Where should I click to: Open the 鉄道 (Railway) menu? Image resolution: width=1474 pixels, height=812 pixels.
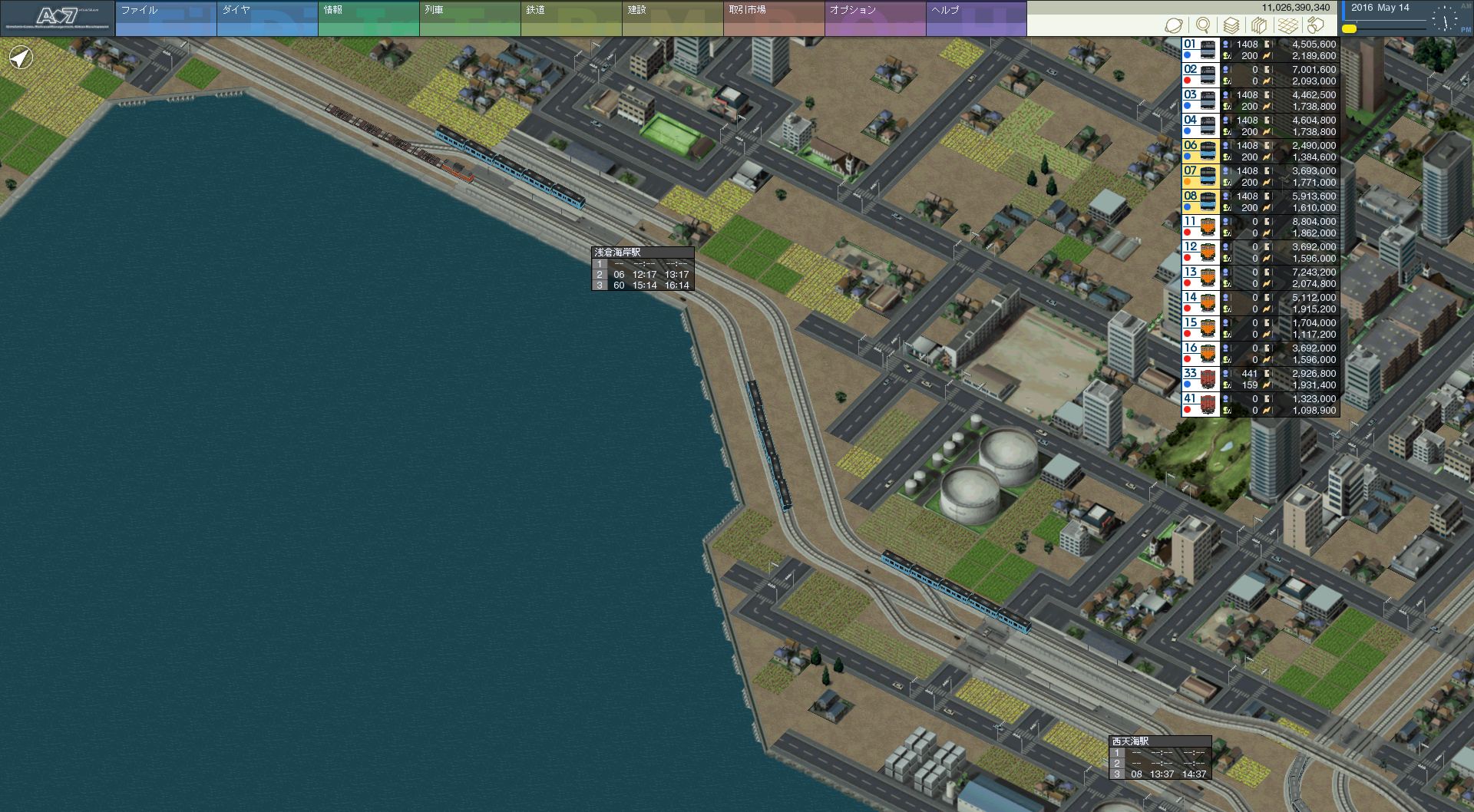pos(571,18)
